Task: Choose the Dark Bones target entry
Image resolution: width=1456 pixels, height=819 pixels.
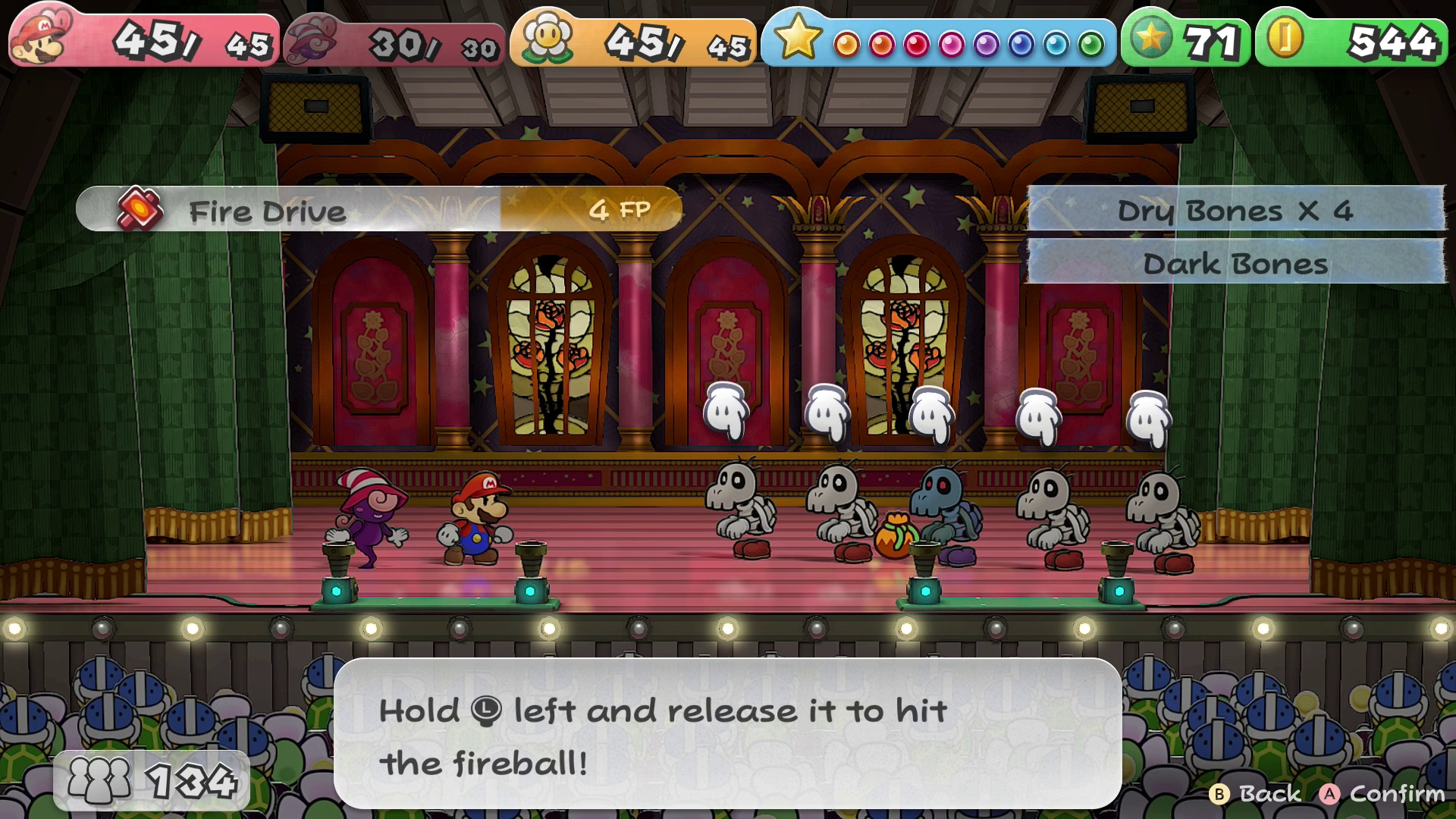Action: 1235,264
